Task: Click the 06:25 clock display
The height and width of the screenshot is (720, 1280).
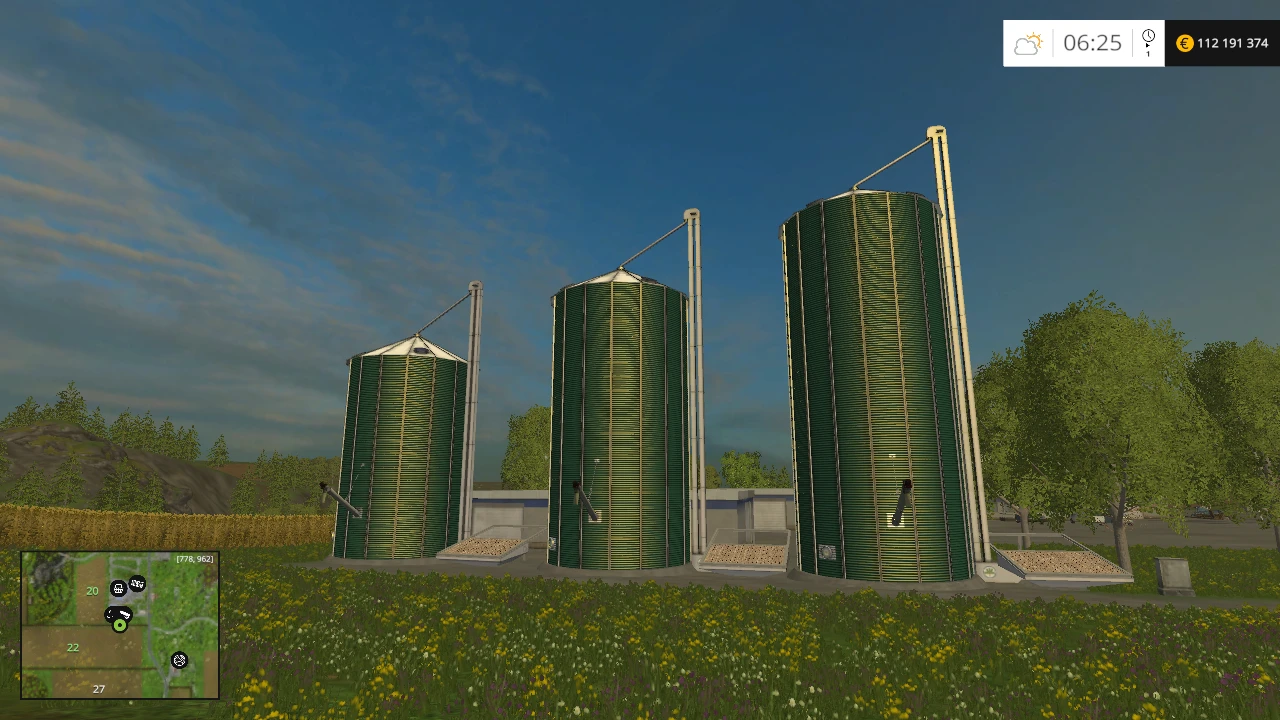Action: point(1092,43)
